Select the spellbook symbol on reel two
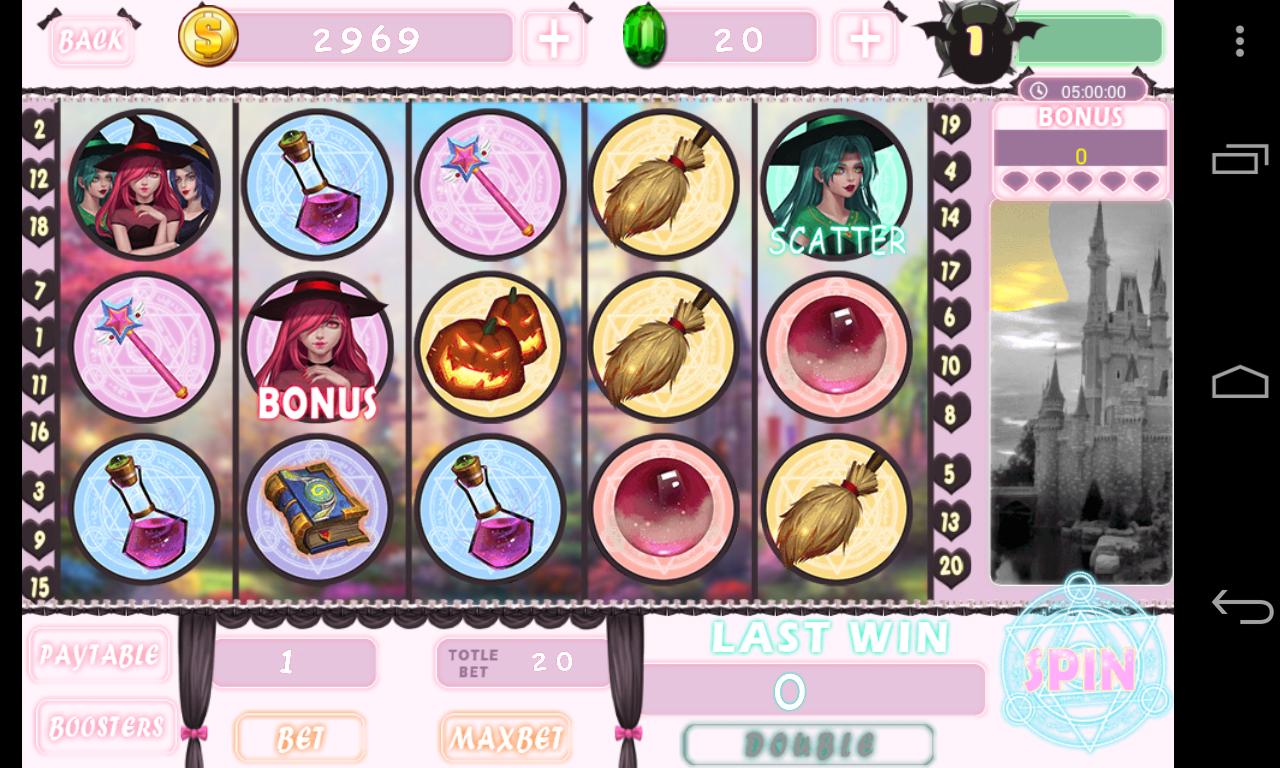1280x768 pixels. [318, 509]
